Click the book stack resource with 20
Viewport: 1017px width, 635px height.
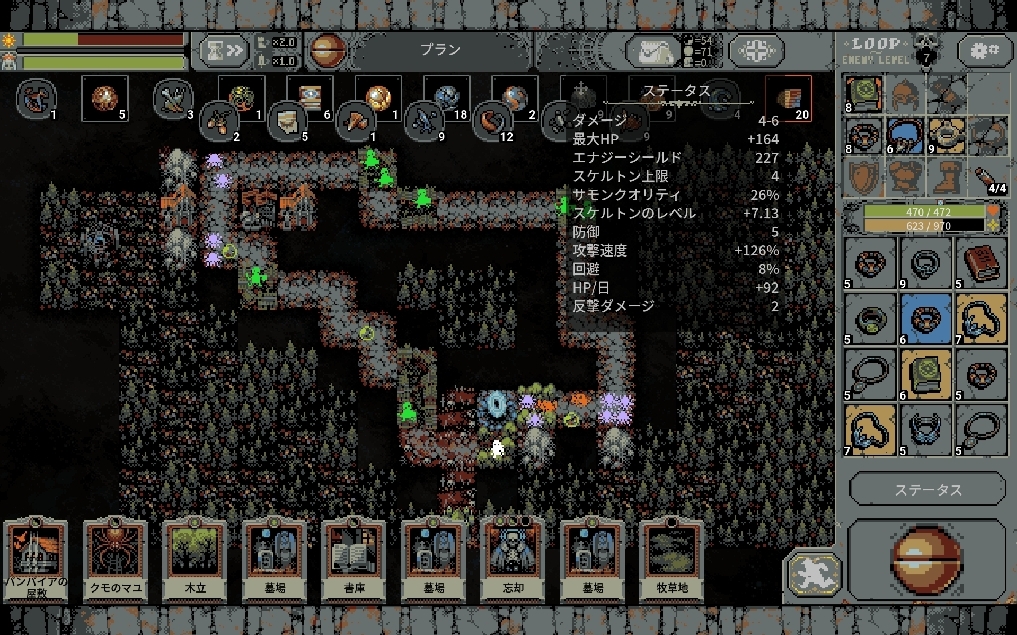pos(786,97)
